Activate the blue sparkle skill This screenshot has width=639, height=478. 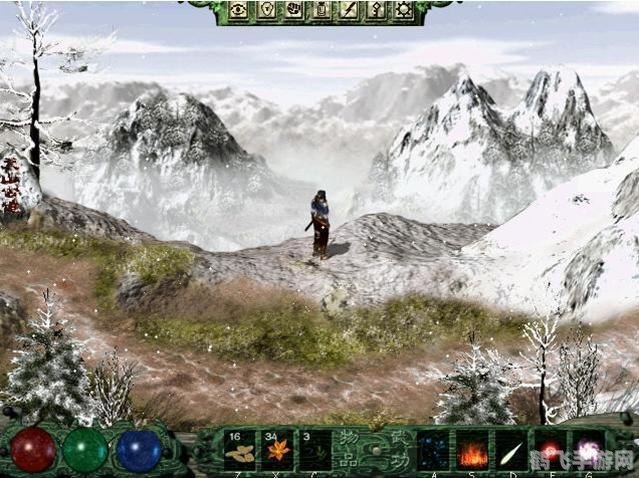tap(433, 449)
